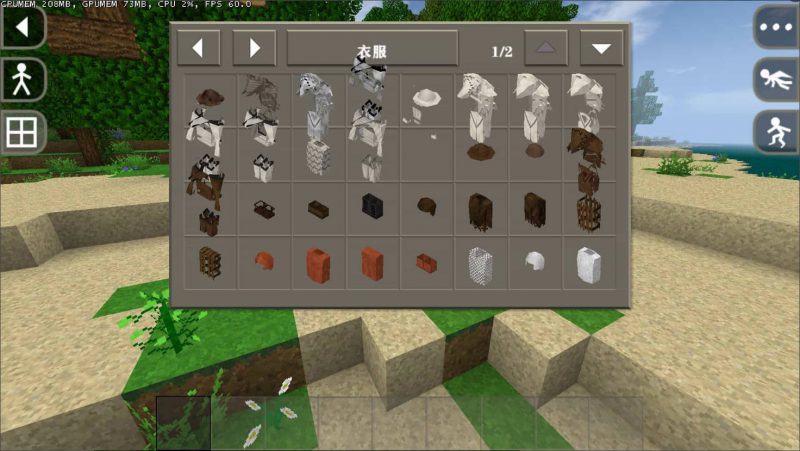Open the stick figure character screen
Image resolution: width=800 pixels, height=451 pixels.
point(23,79)
